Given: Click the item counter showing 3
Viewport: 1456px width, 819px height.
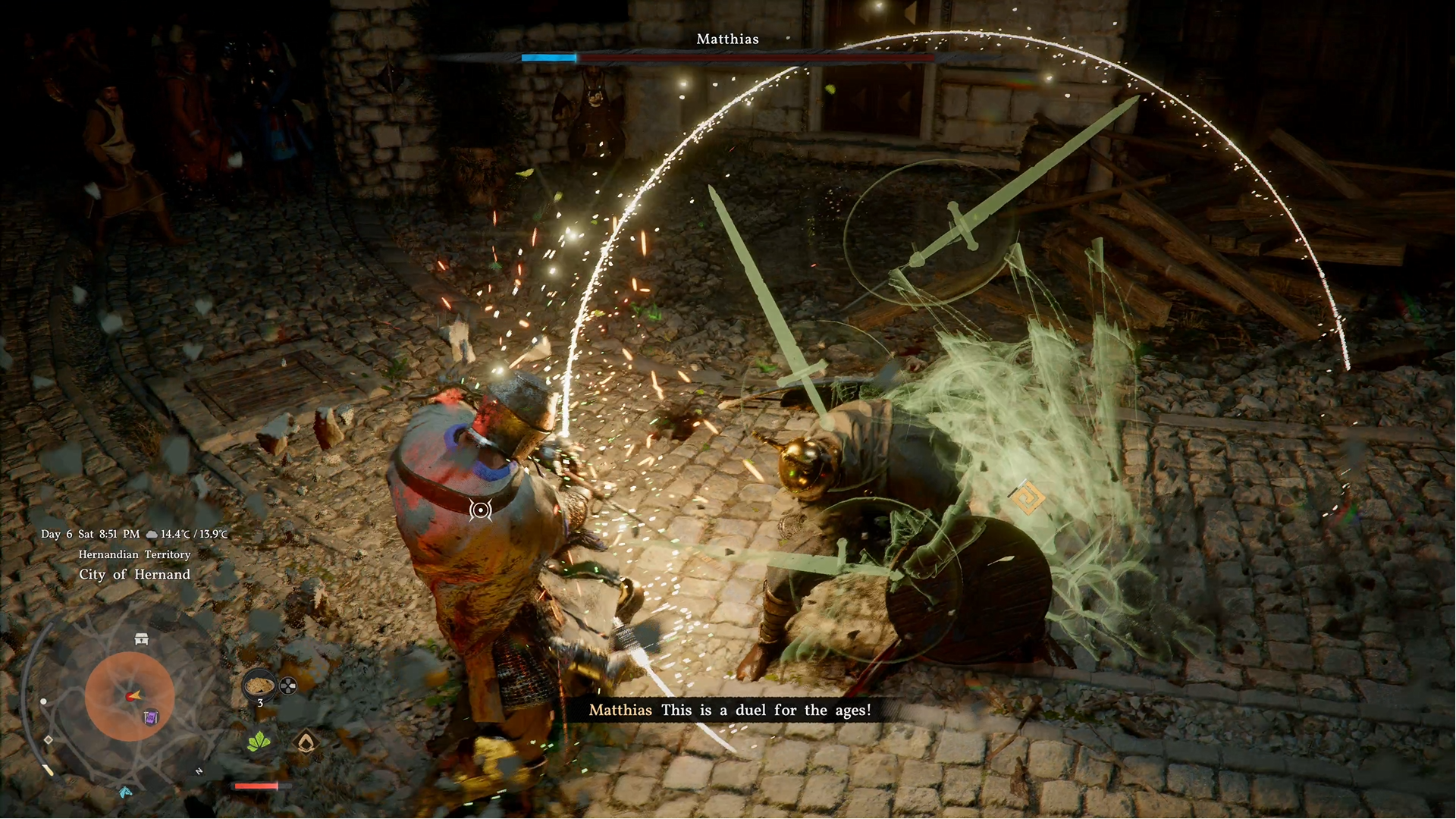Looking at the screenshot, I should [260, 703].
